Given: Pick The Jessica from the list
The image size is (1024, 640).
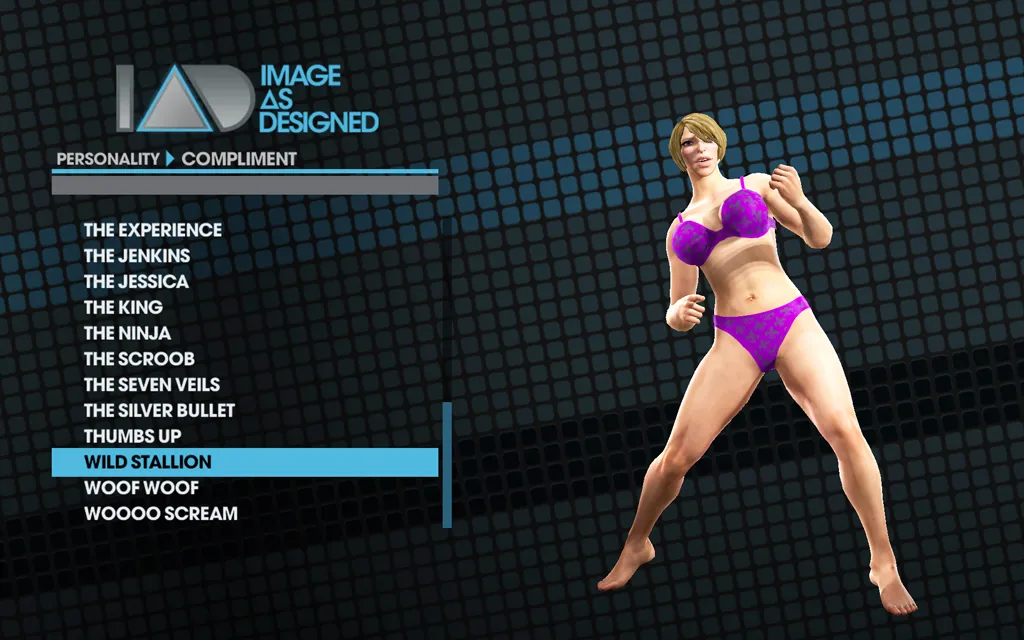Looking at the screenshot, I should point(136,282).
